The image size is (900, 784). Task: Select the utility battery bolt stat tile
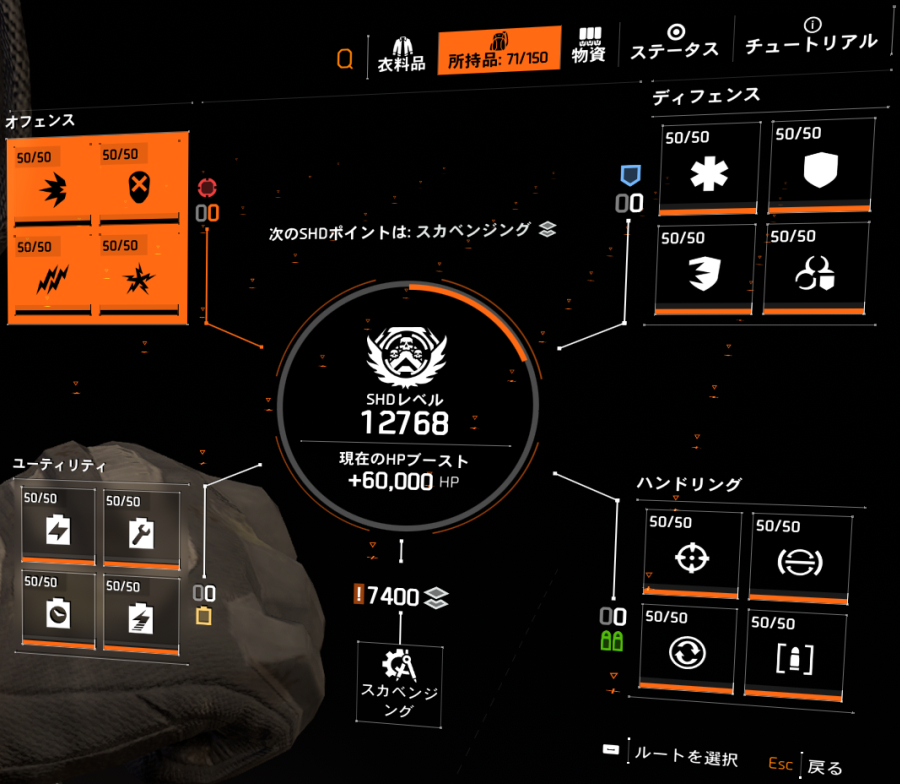[x=57, y=524]
